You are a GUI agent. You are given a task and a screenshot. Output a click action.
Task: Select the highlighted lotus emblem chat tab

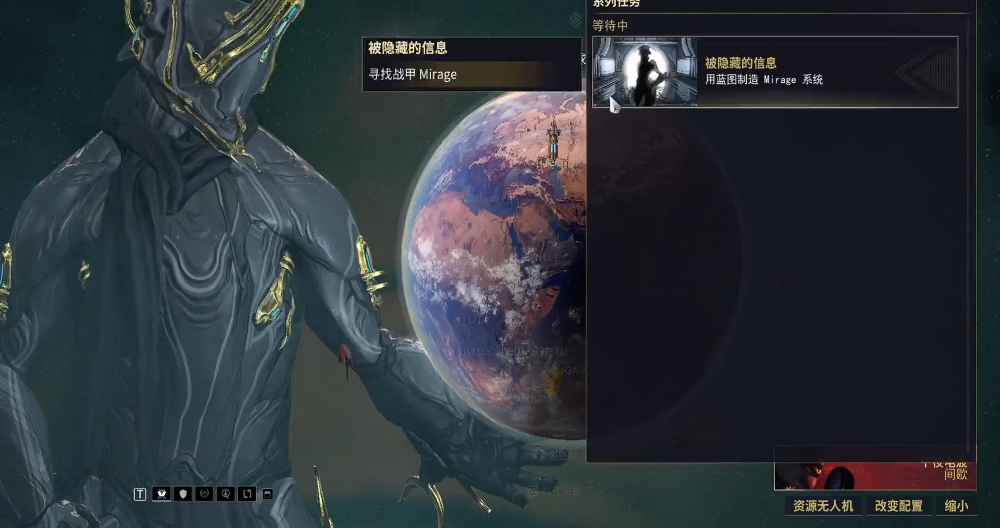[x=161, y=494]
